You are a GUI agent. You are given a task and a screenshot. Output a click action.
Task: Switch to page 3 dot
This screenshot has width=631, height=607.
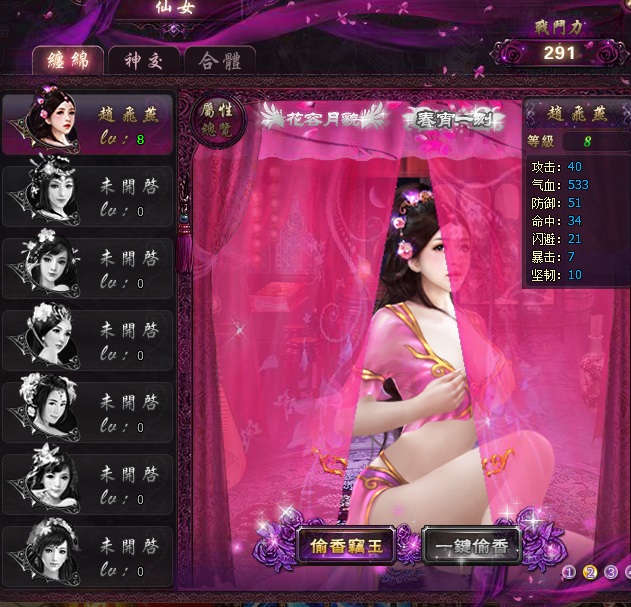[611, 572]
